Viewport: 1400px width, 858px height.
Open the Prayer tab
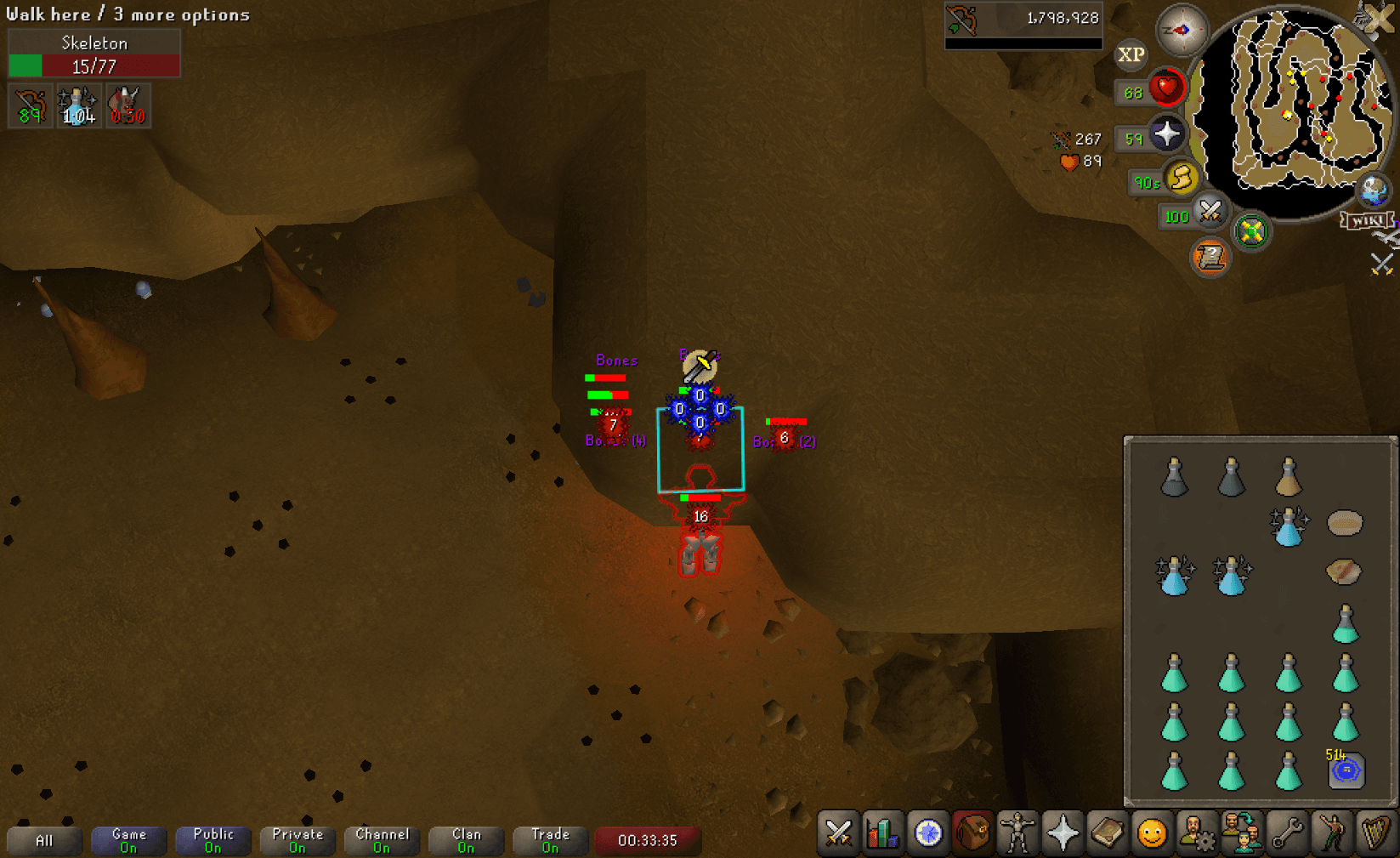(x=1062, y=833)
